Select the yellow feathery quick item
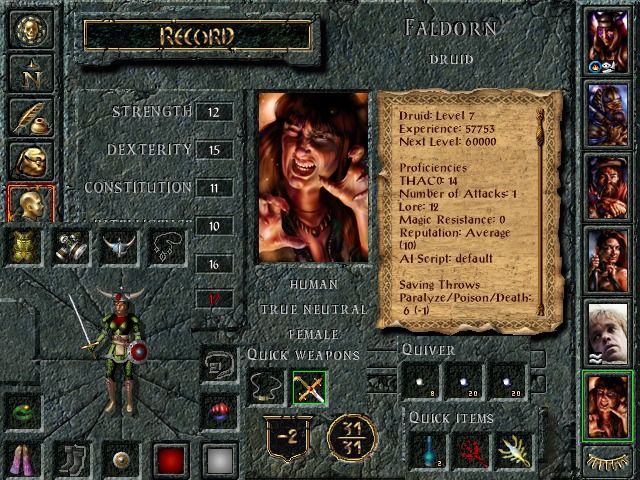This screenshot has height=480, width=640. 513,451
